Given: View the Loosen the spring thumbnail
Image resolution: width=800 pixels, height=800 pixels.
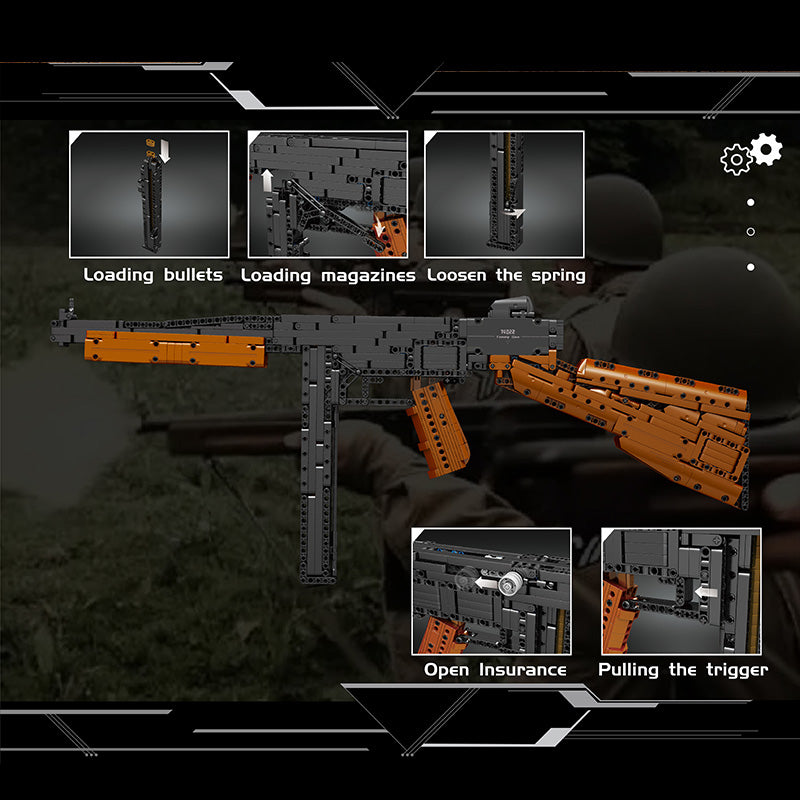Looking at the screenshot, I should (504, 194).
